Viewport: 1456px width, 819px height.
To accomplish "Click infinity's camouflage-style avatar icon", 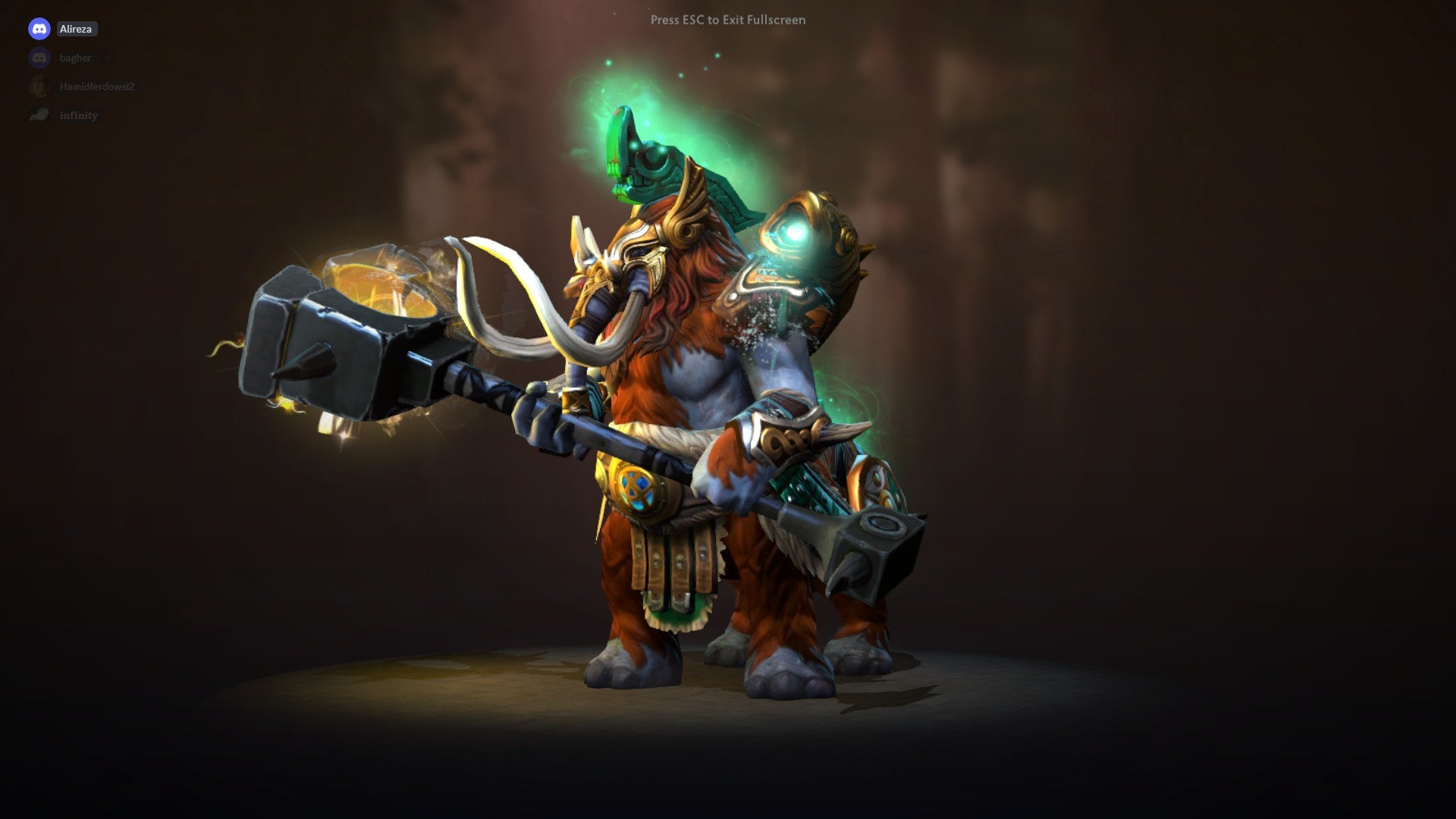I will click(x=39, y=115).
